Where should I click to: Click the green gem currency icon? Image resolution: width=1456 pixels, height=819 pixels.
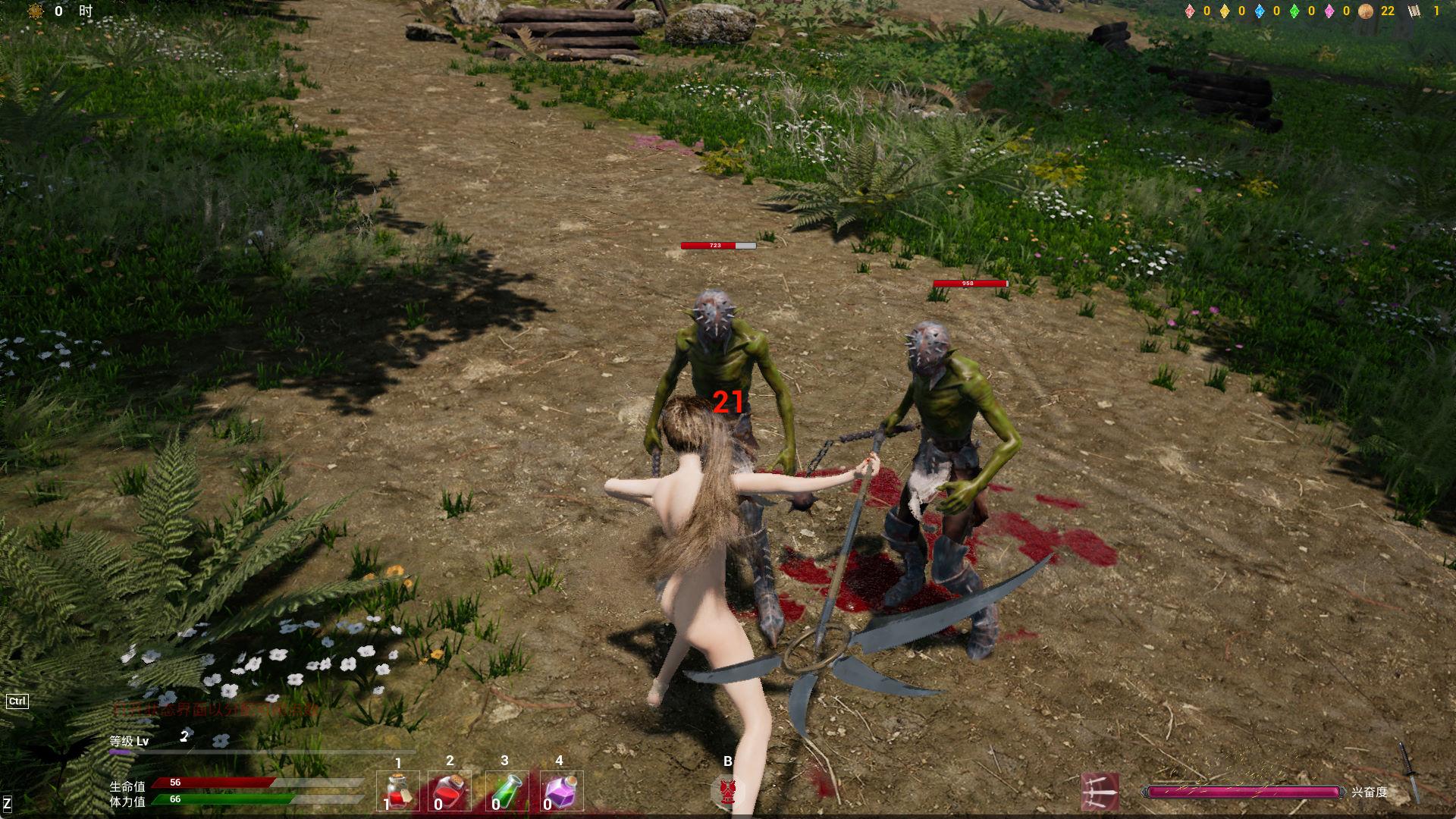(x=1294, y=11)
